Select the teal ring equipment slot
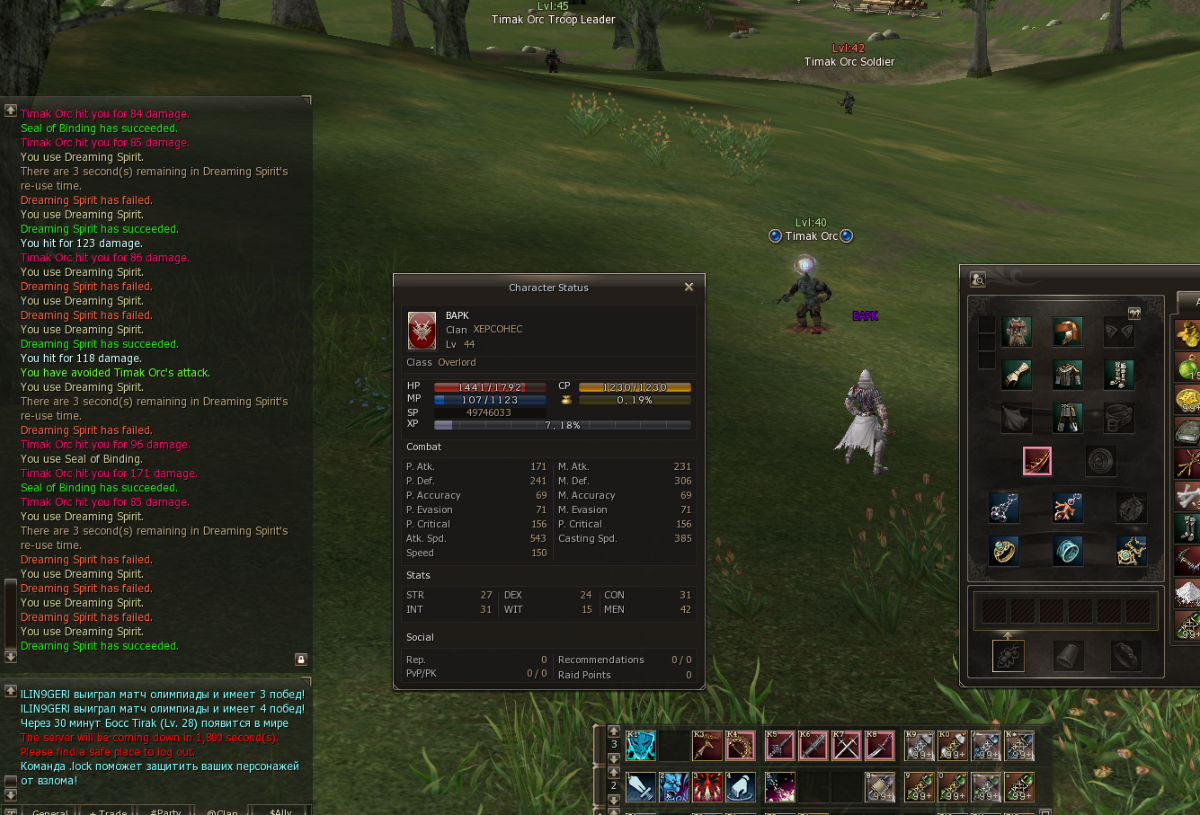1200x815 pixels. (x=1067, y=550)
